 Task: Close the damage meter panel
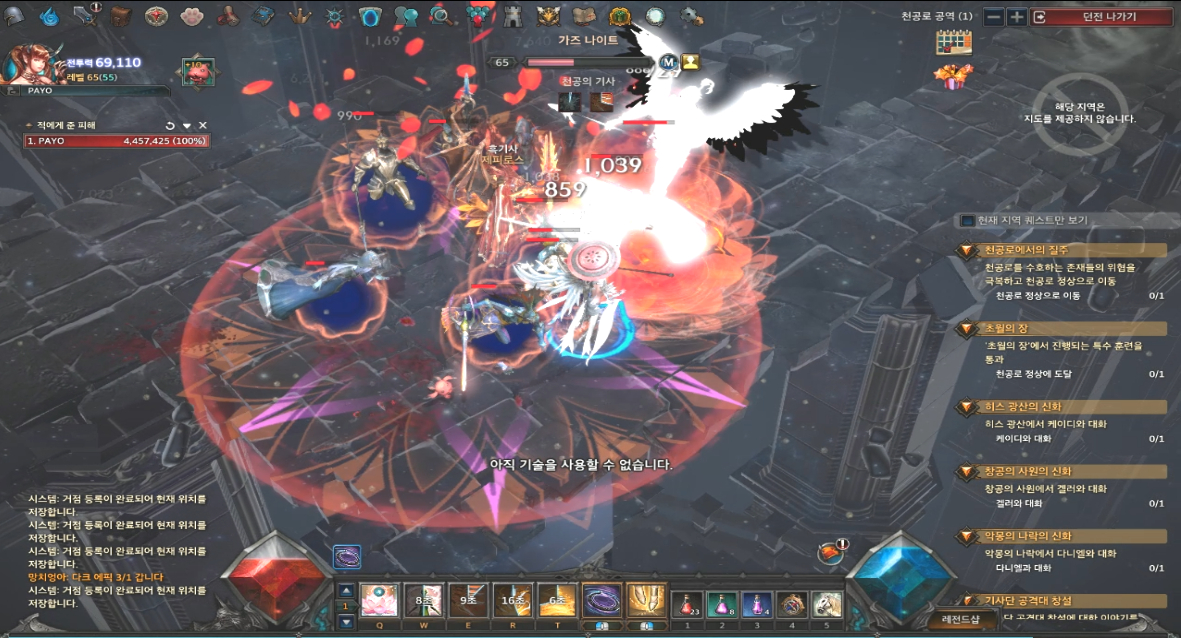[x=203, y=125]
